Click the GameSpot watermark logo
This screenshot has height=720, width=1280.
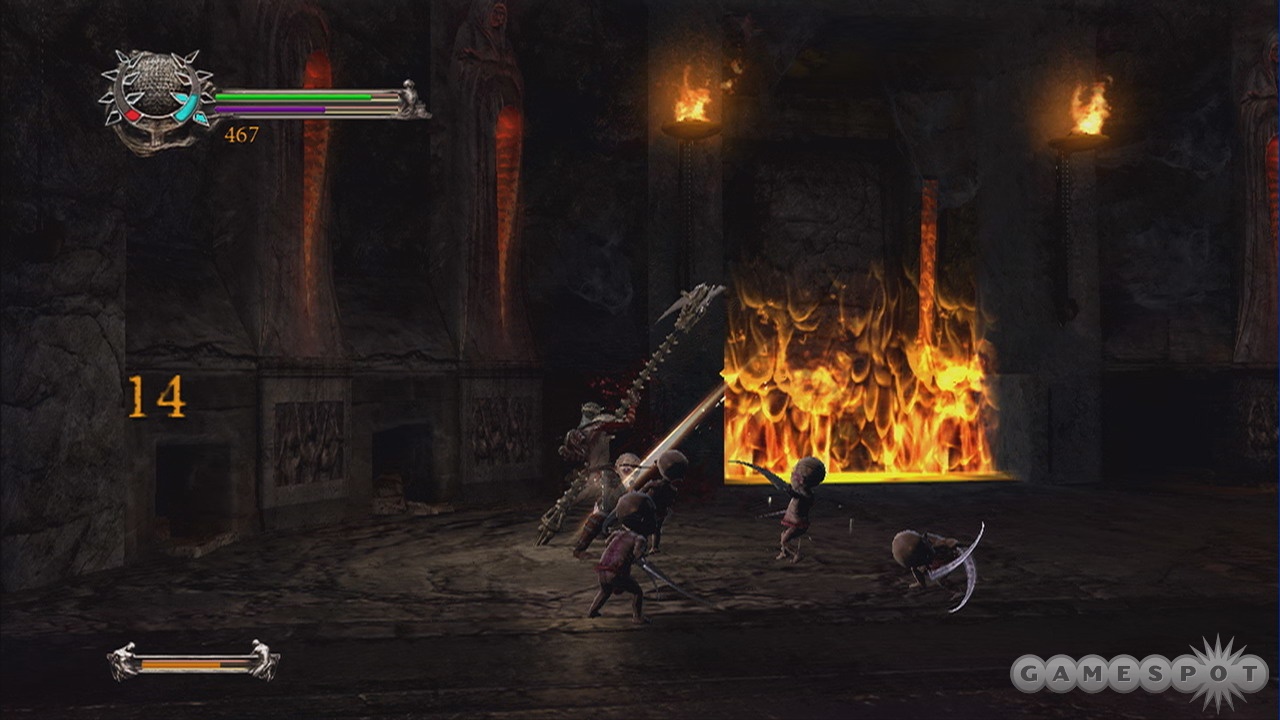(x=1139, y=674)
